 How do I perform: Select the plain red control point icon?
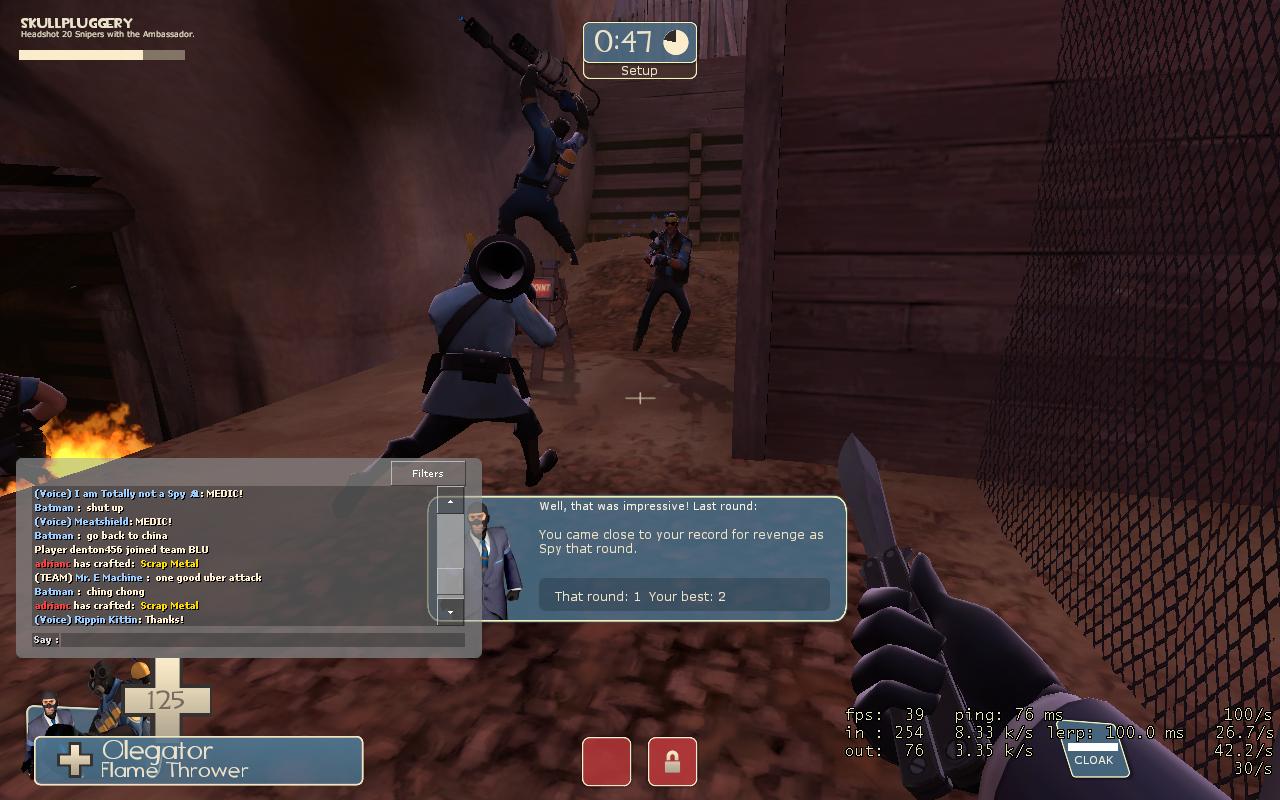606,761
